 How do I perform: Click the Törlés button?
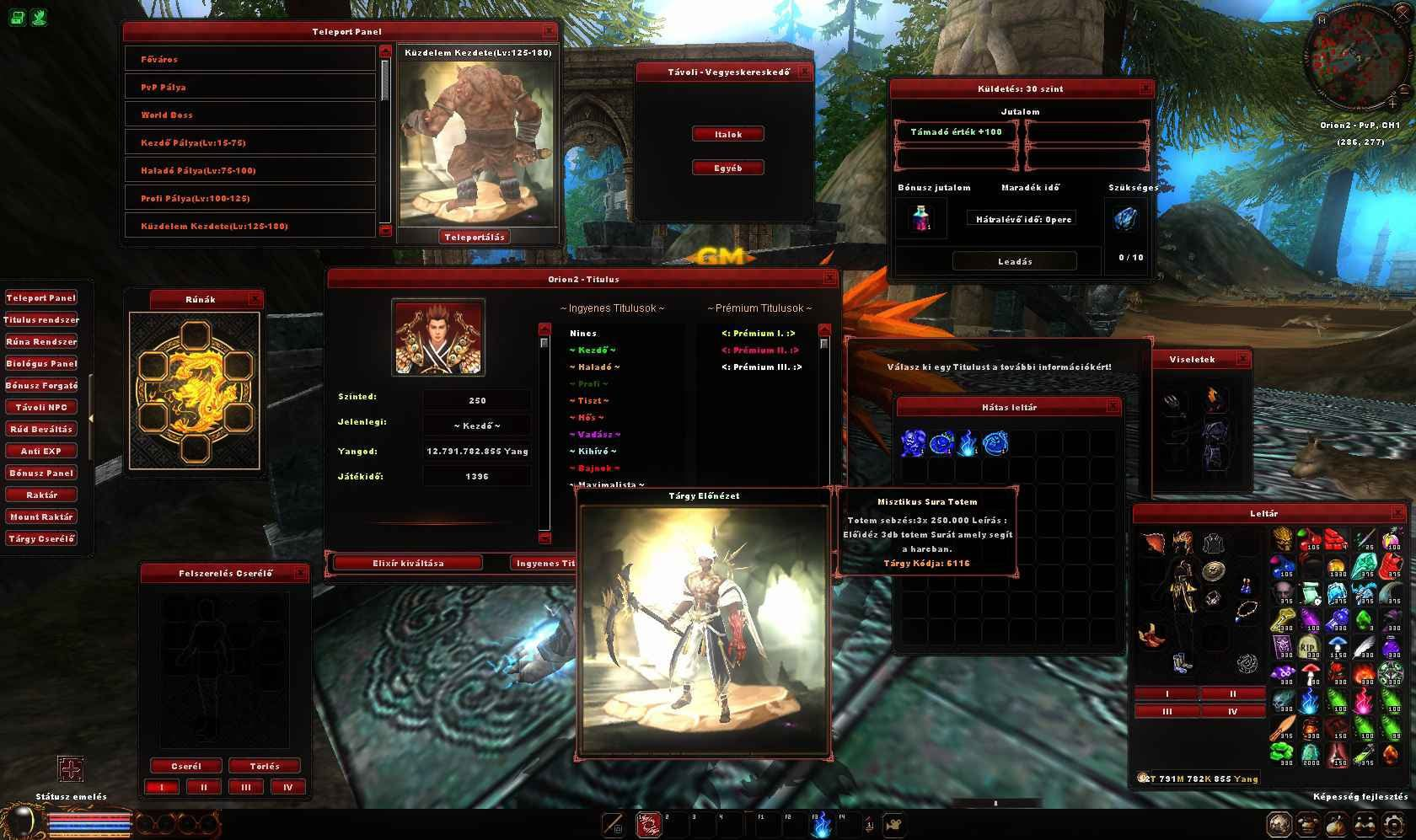(265, 766)
